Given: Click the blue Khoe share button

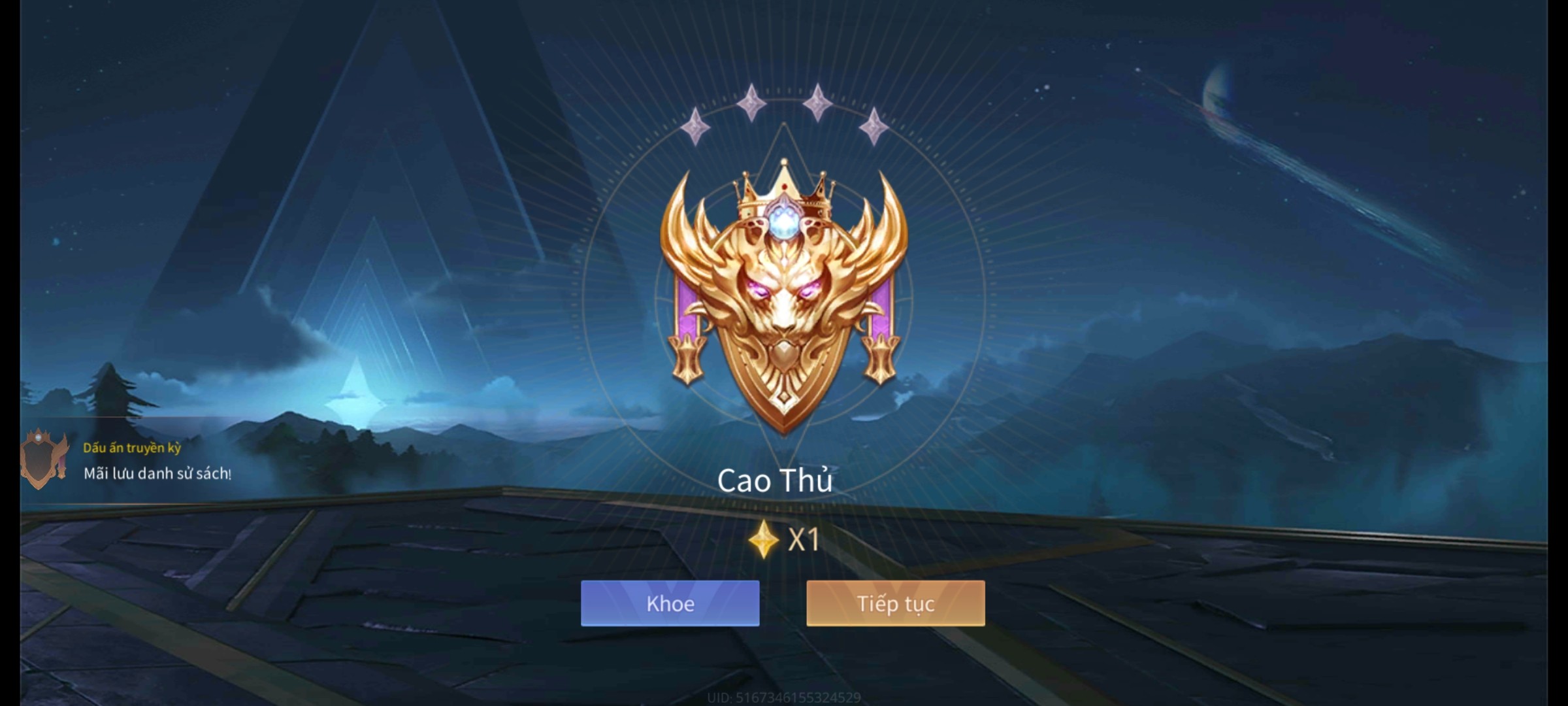Looking at the screenshot, I should click(670, 603).
